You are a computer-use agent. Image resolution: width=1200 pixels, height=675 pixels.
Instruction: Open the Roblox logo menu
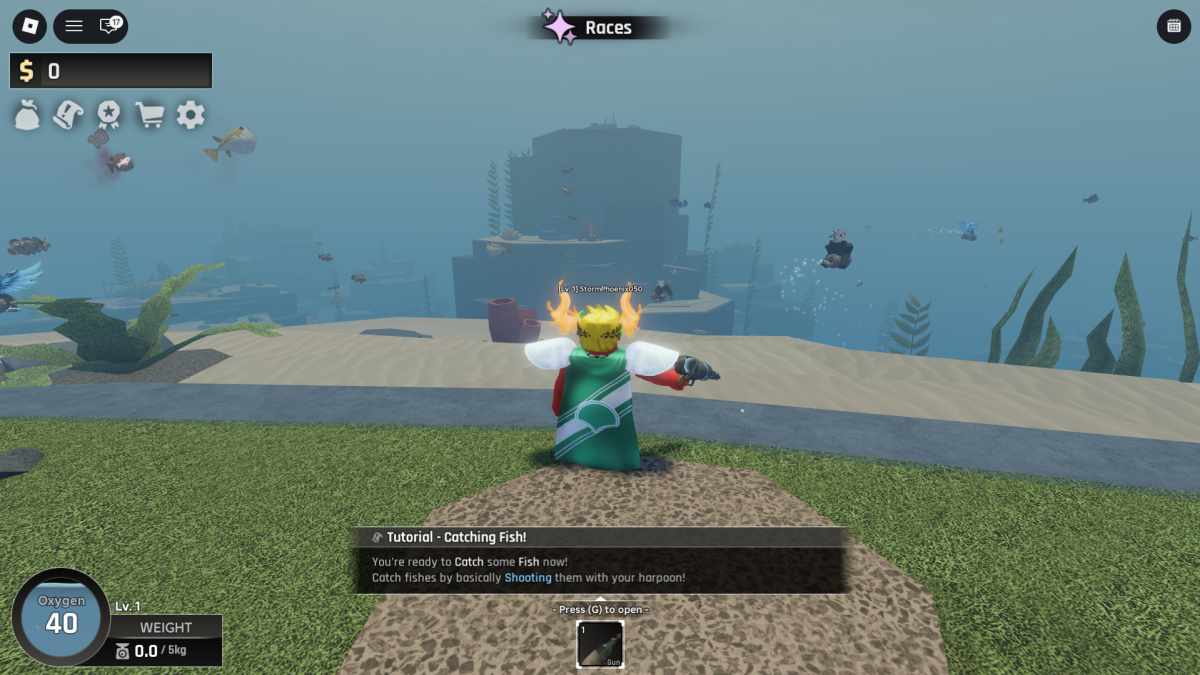click(29, 26)
